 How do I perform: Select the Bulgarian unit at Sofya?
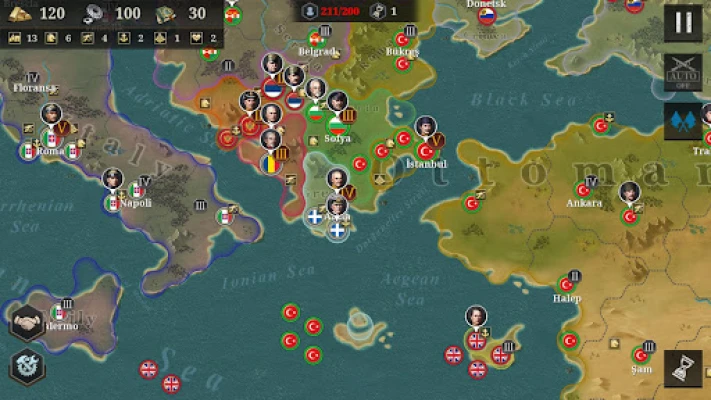pyautogui.click(x=339, y=128)
